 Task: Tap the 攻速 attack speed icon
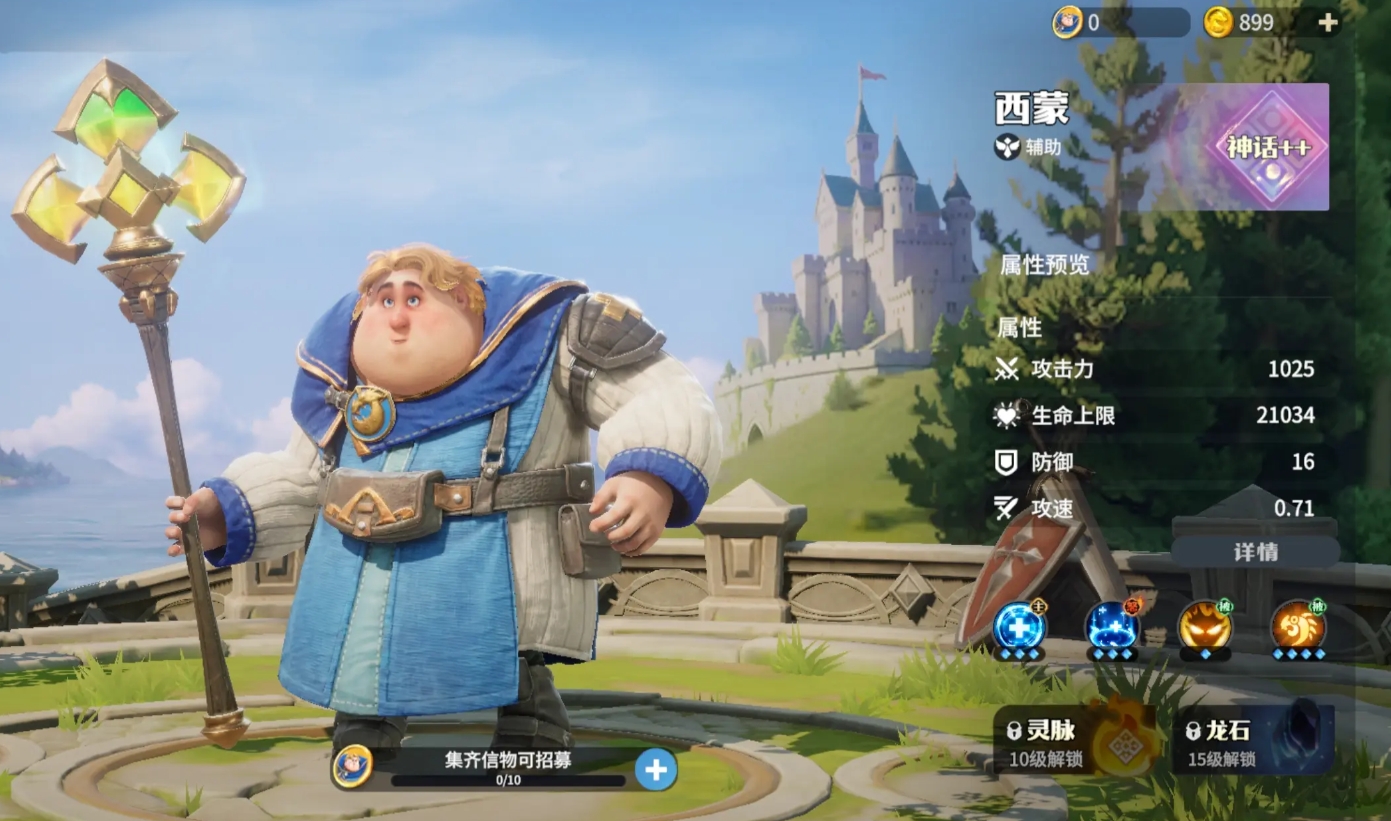tap(1008, 508)
